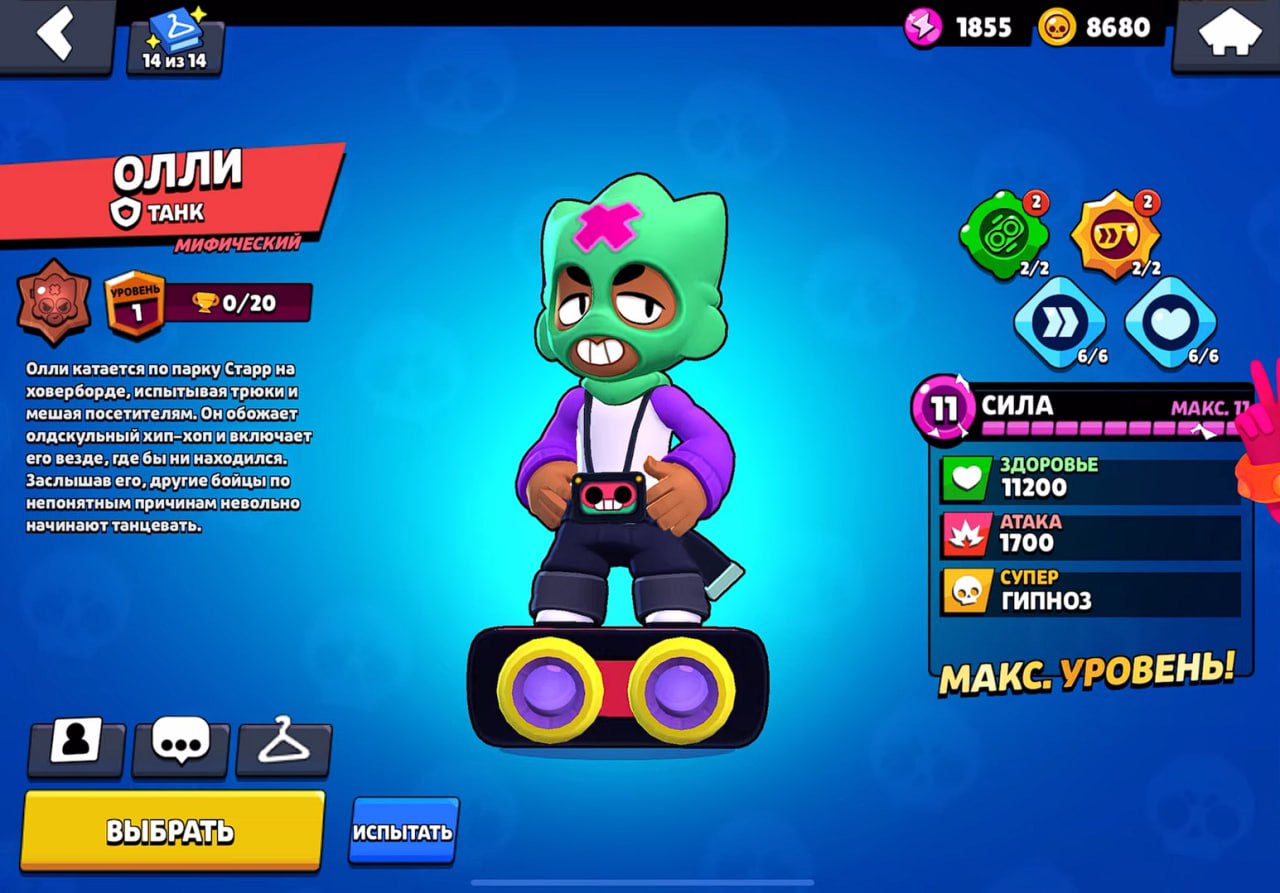Select the speed arrows gear slot
Viewport: 1280px width, 893px height.
click(x=1059, y=322)
